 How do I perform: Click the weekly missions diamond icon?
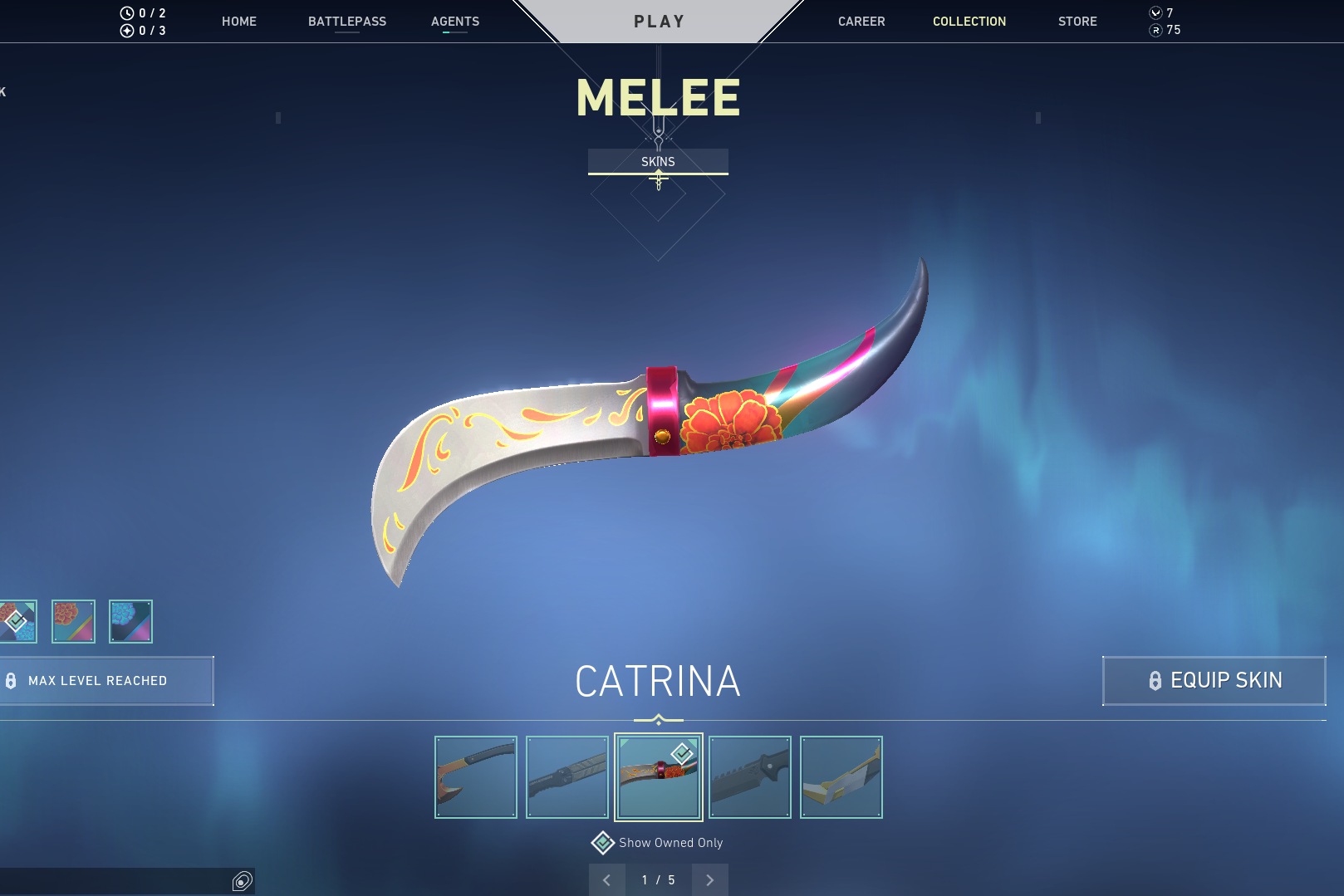[x=126, y=32]
